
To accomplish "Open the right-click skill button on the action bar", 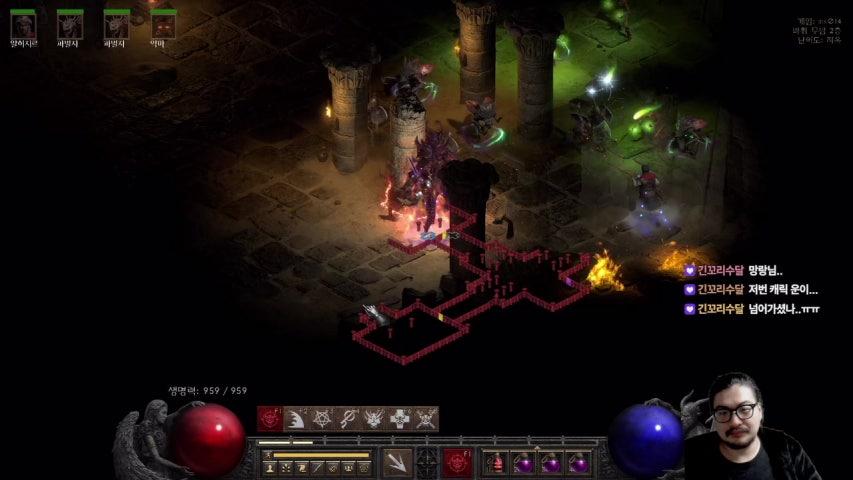I will point(458,463).
